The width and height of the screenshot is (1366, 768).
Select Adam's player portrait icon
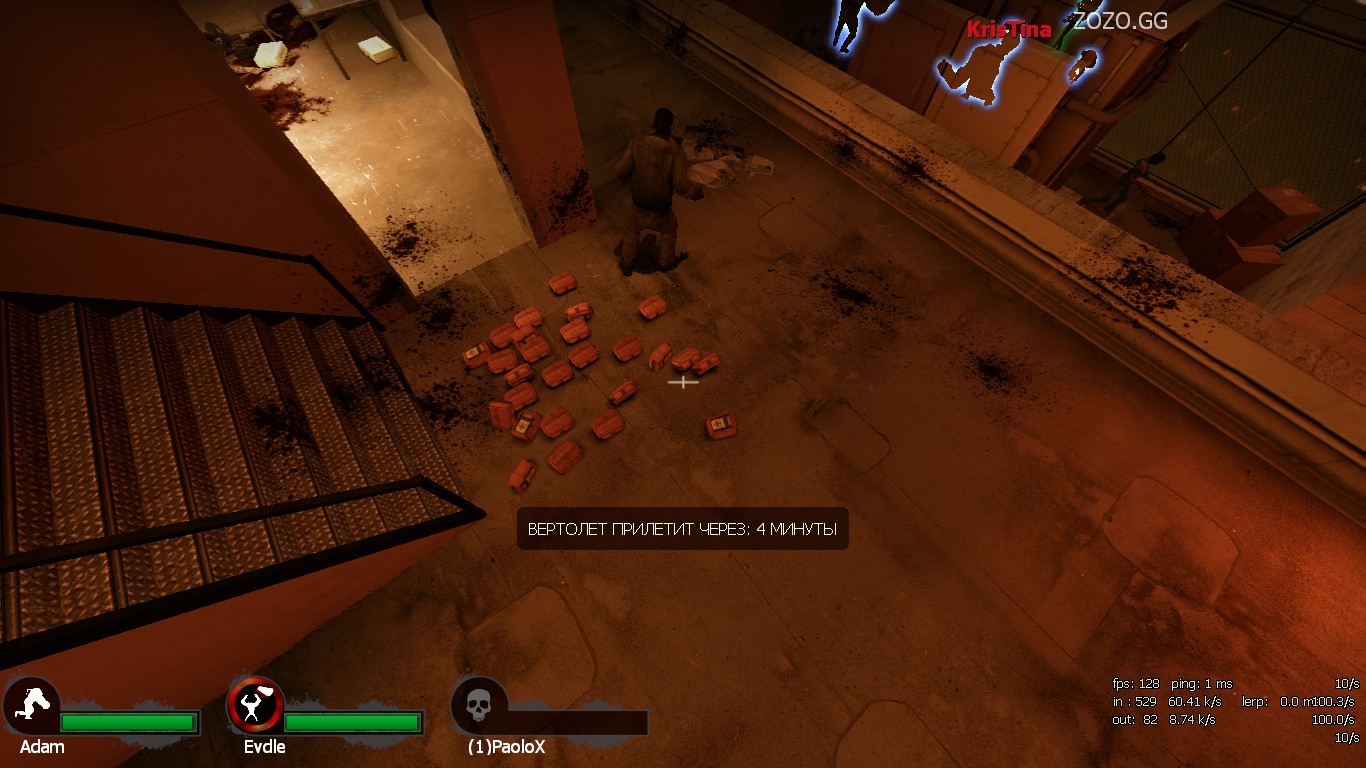[x=31, y=706]
